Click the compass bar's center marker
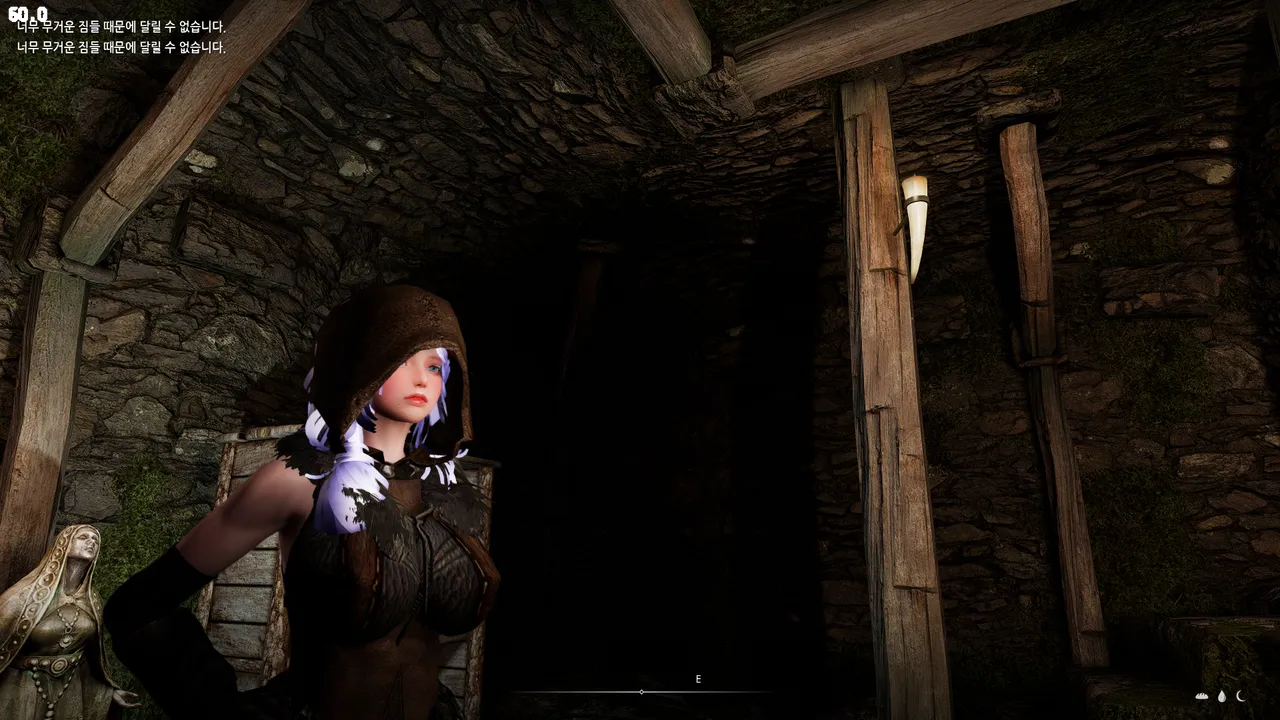The image size is (1280, 720). click(641, 692)
